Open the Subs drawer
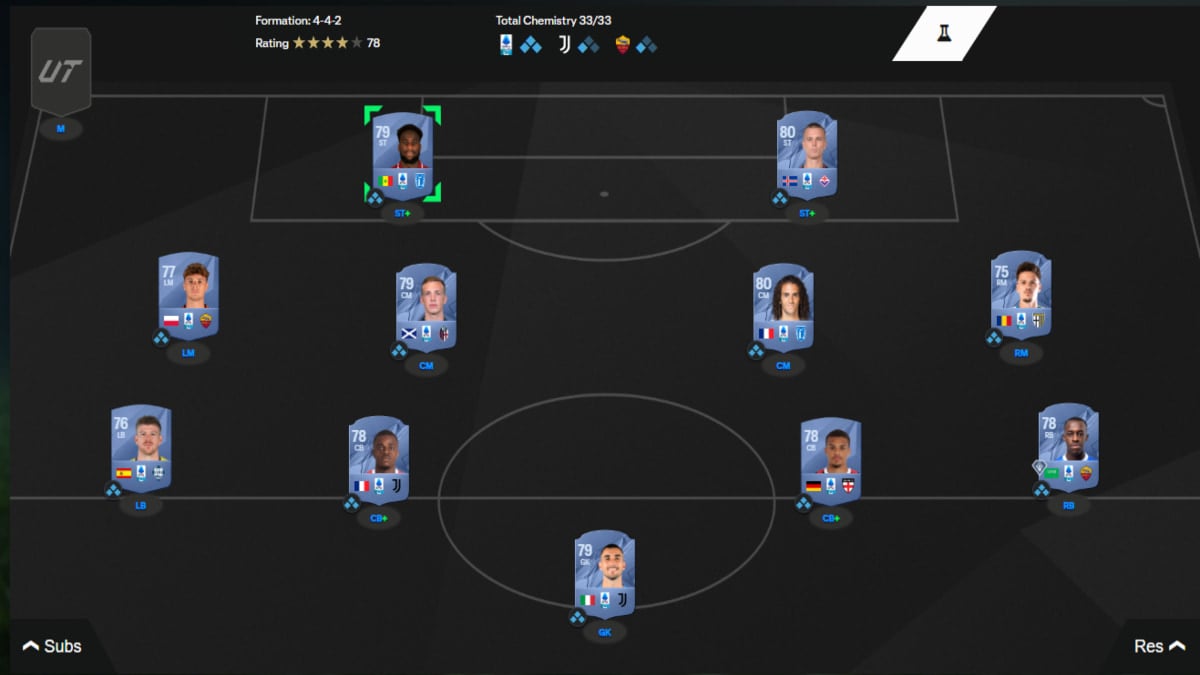 click(x=52, y=646)
